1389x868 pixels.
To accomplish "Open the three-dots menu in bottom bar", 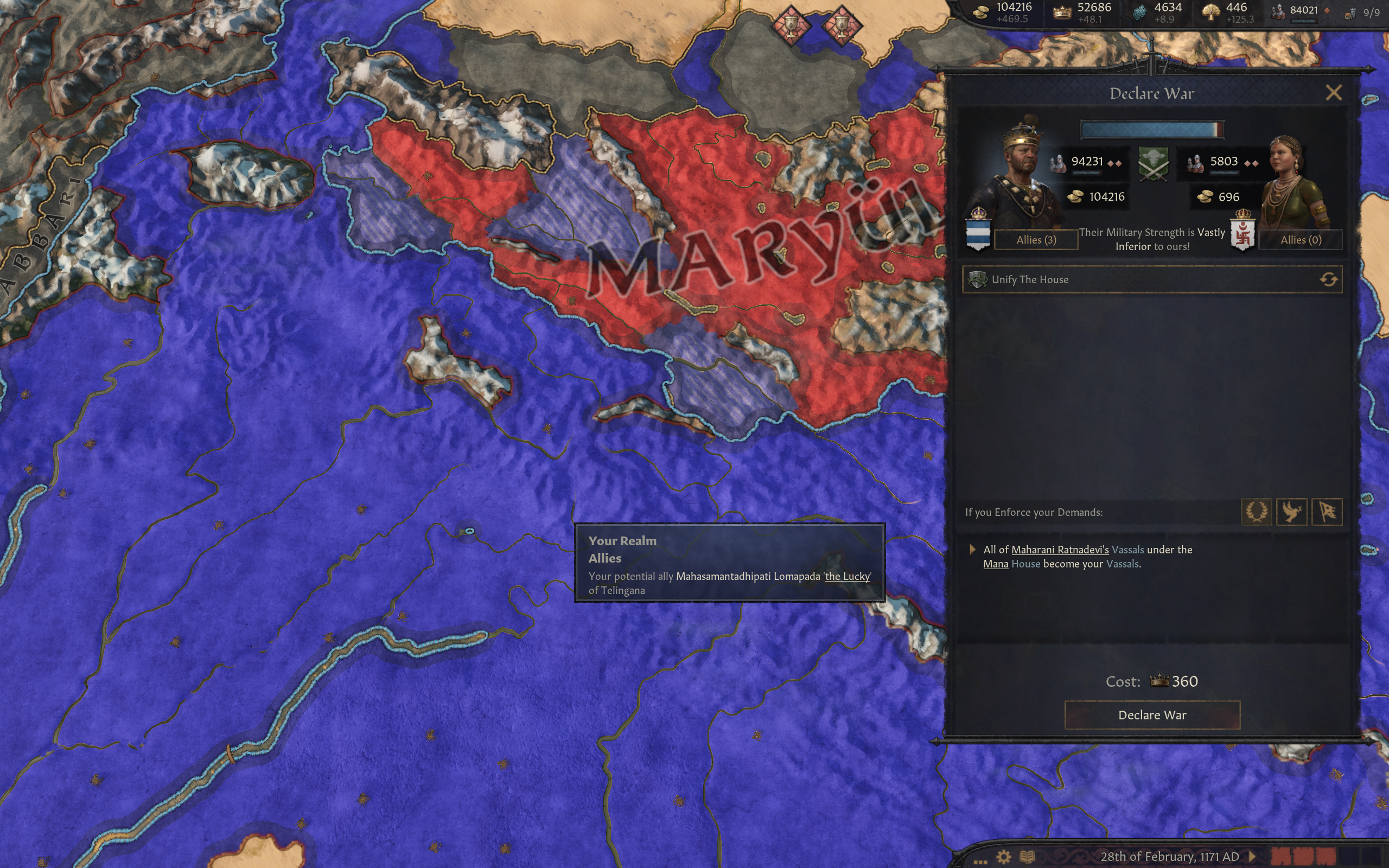I will [980, 860].
